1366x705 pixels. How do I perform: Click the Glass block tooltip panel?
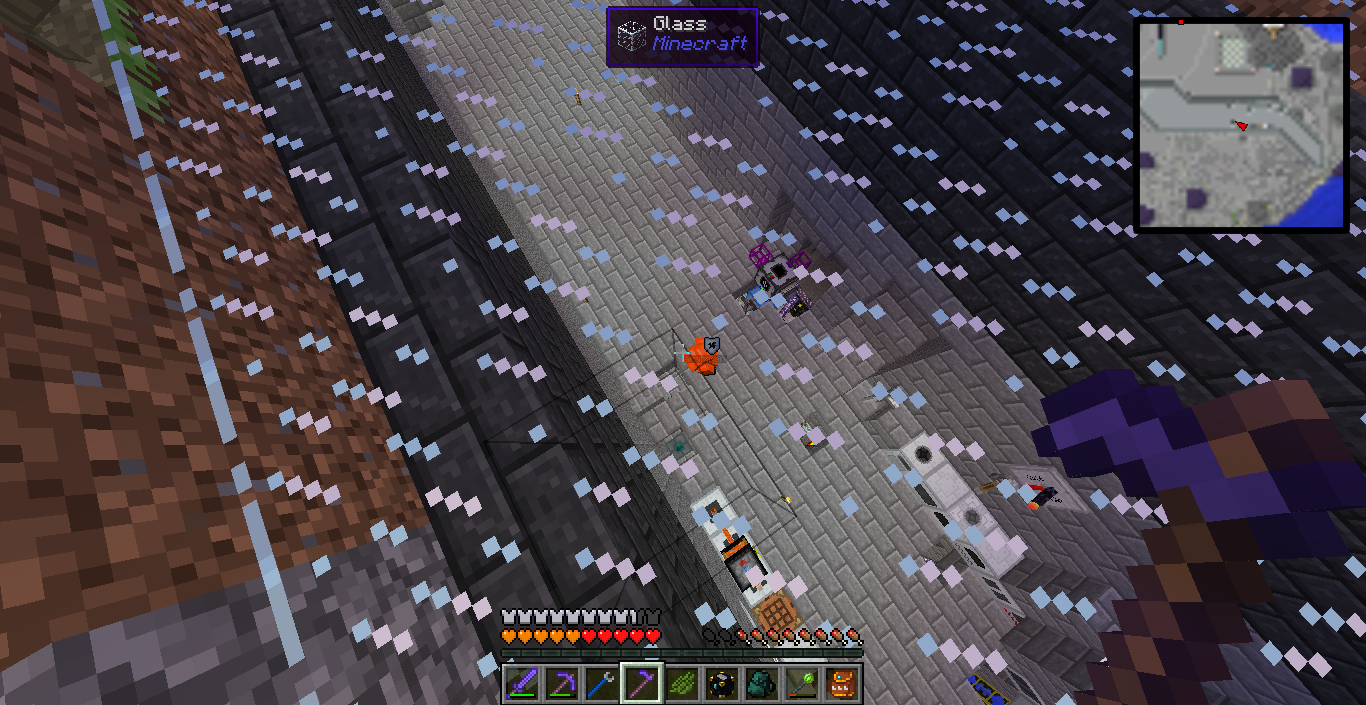[x=682, y=37]
